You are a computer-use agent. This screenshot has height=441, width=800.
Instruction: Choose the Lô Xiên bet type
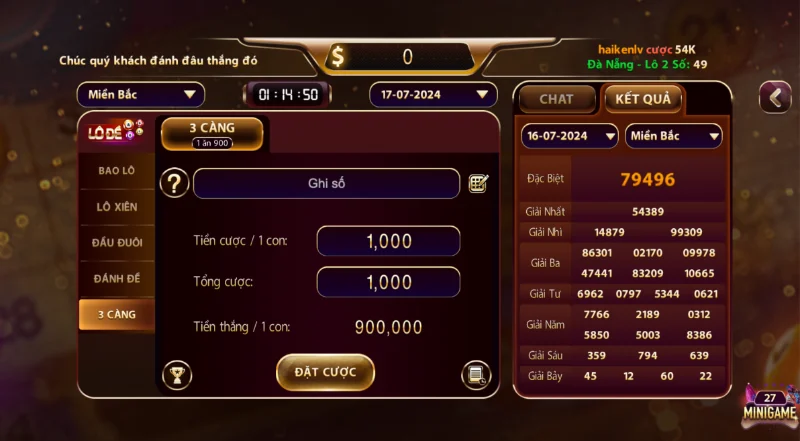[117, 206]
